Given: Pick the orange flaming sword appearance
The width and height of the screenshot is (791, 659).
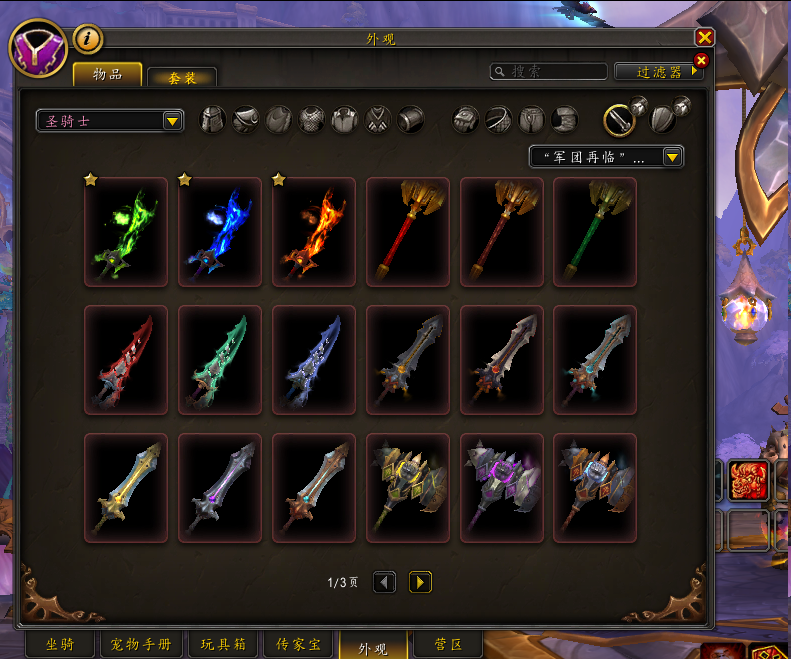Looking at the screenshot, I should coord(314,232).
